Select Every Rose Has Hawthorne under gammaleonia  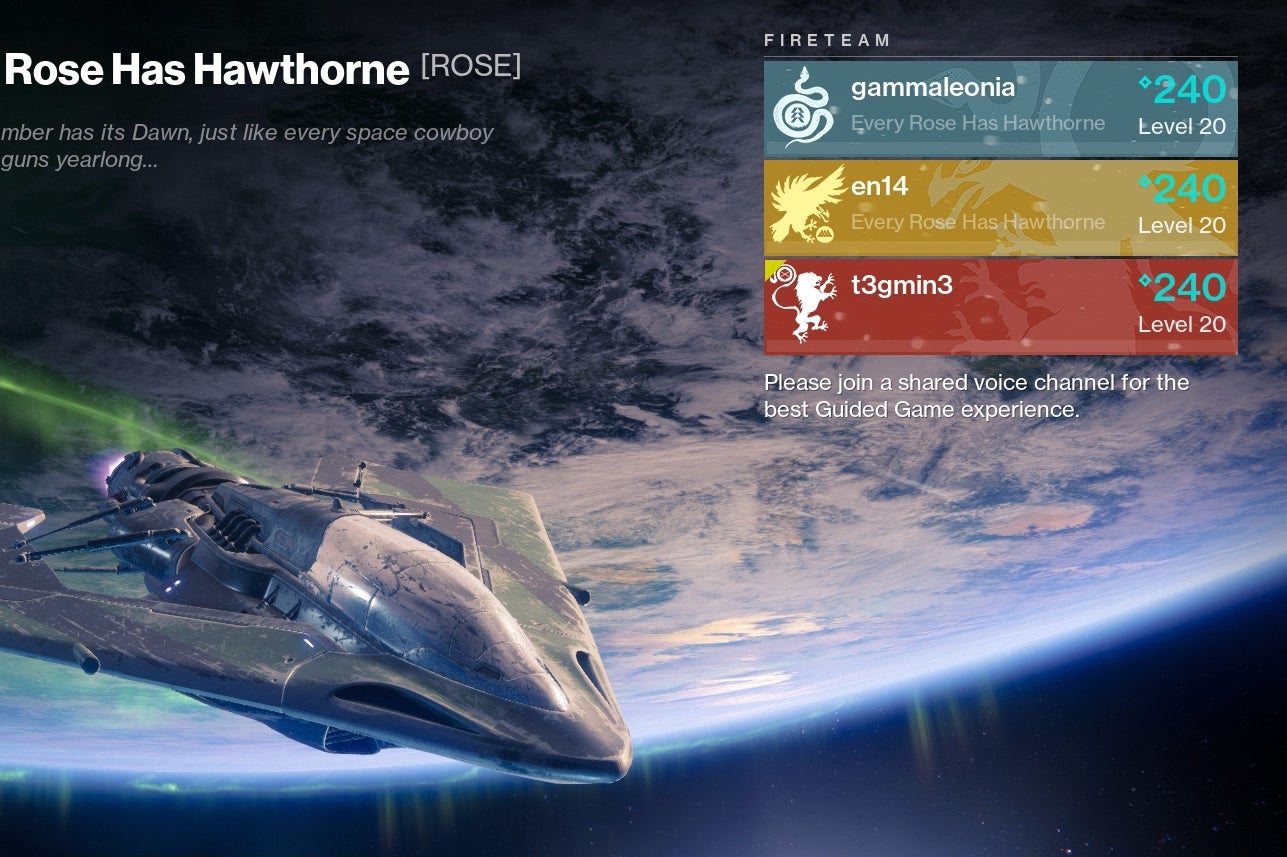click(977, 123)
